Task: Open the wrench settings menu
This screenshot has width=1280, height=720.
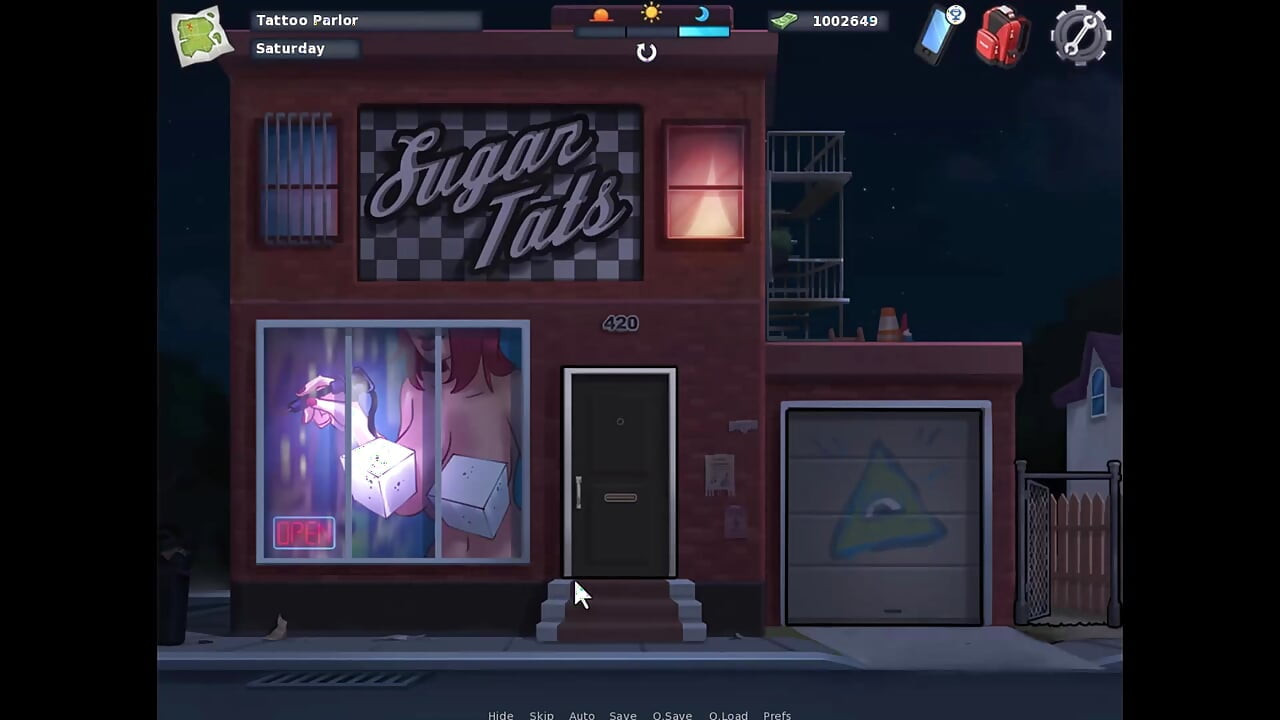Action: [1080, 36]
